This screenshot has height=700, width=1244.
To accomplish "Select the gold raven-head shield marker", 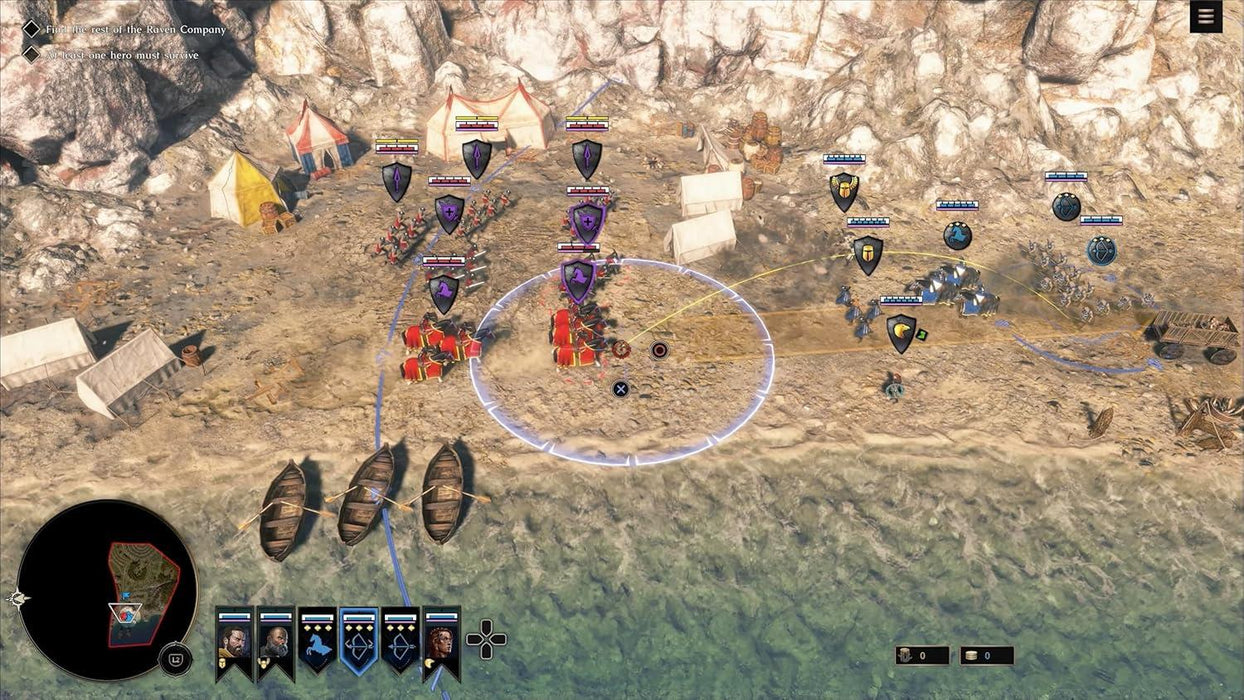I will pos(902,333).
